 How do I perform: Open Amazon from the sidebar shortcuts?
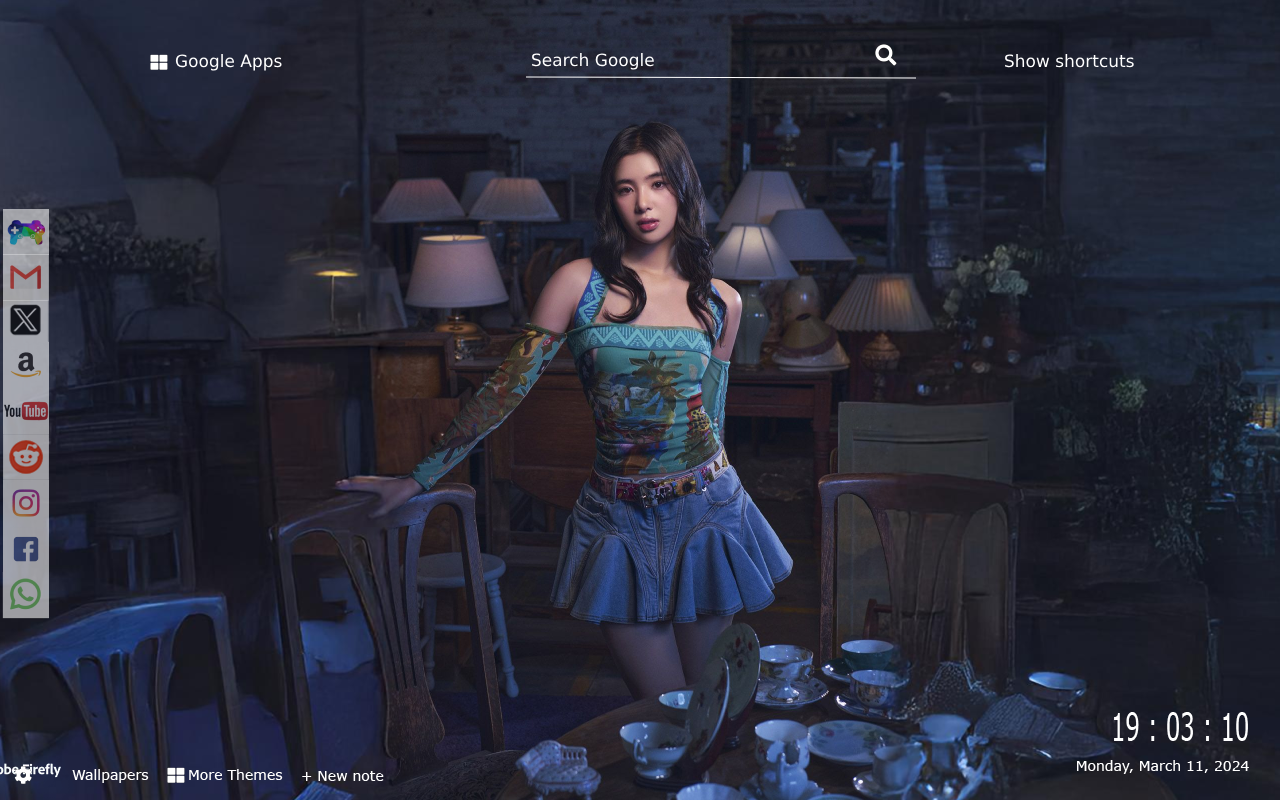pos(25,364)
